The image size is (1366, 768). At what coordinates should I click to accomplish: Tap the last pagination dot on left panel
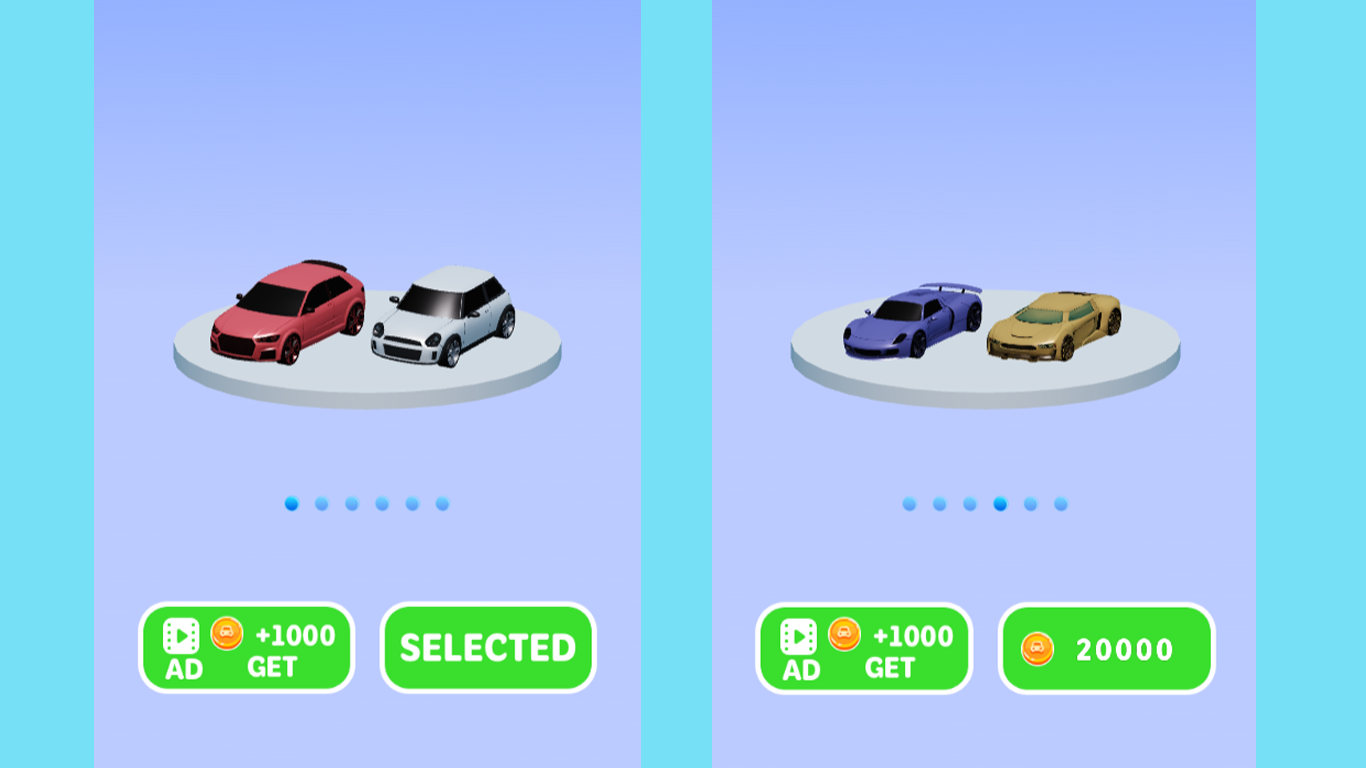(440, 504)
